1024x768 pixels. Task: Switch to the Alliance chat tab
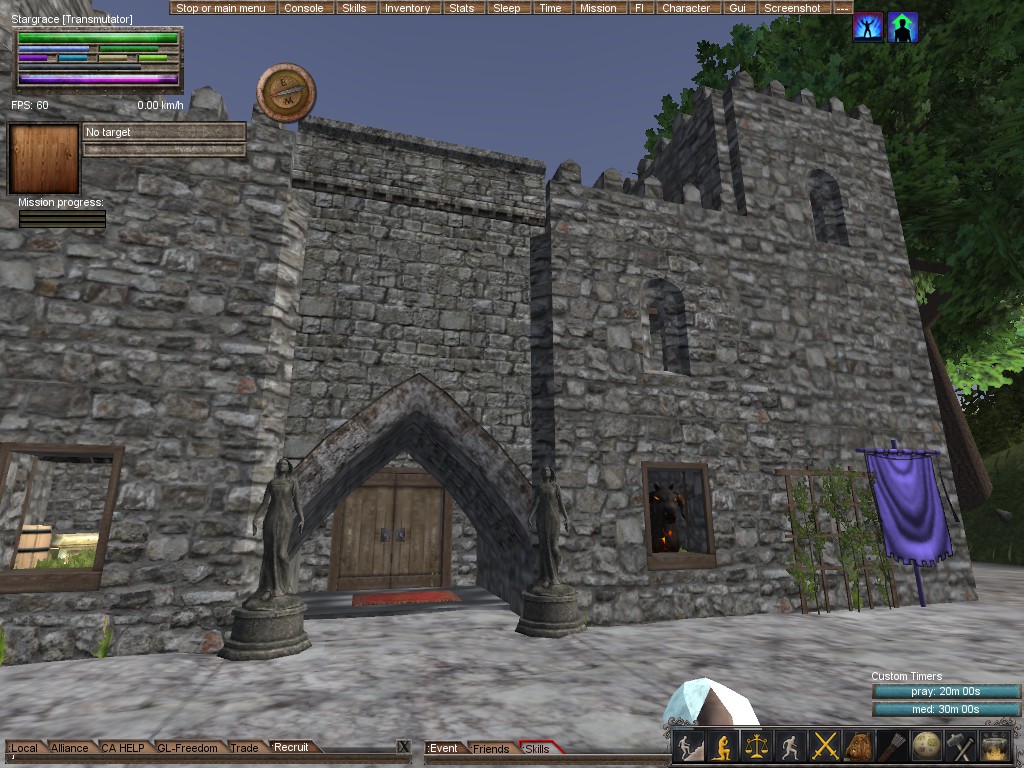(70, 748)
